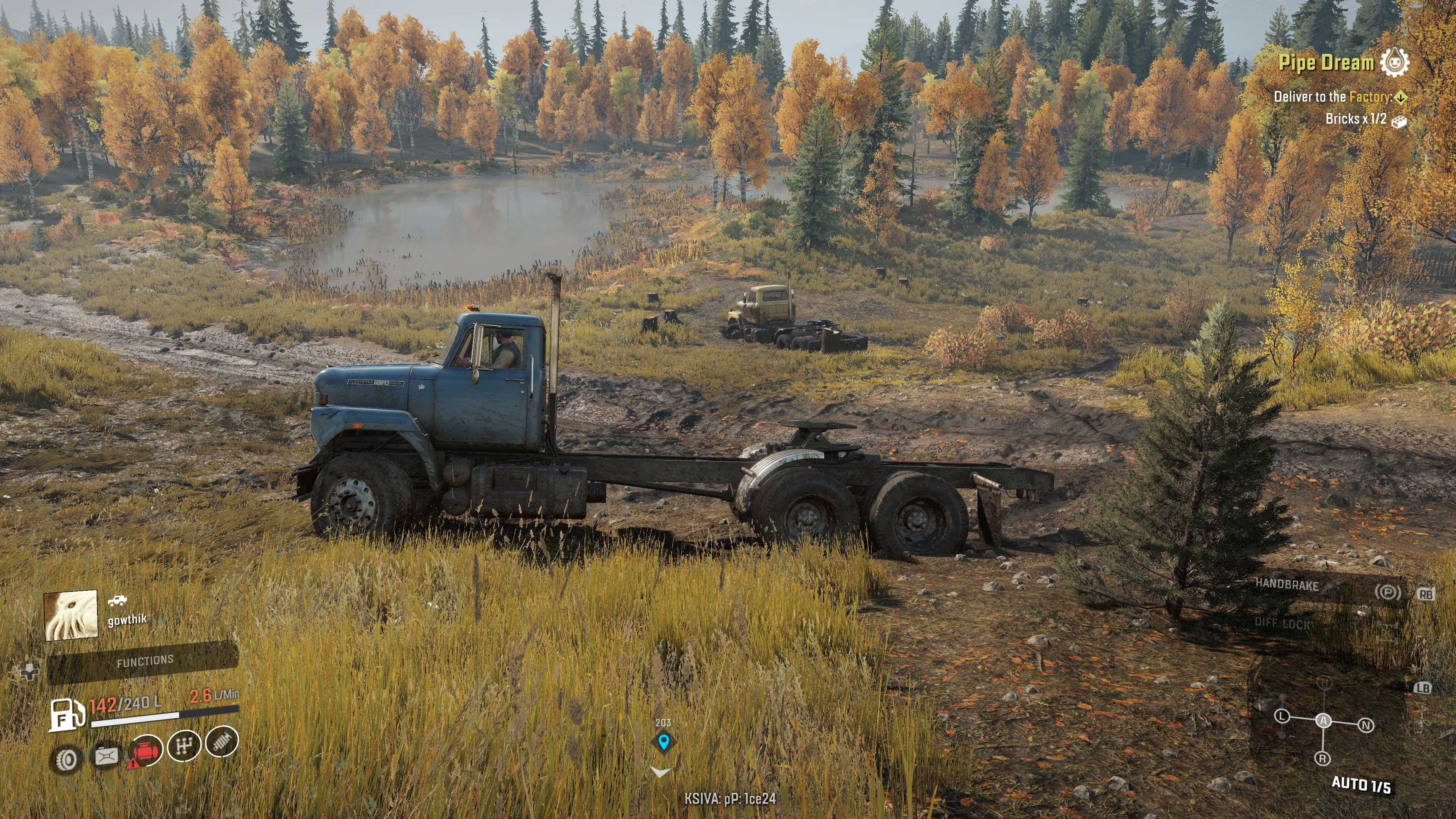Viewport: 1456px width, 819px height.
Task: Shift to Low gear (L)
Action: pos(1282,717)
